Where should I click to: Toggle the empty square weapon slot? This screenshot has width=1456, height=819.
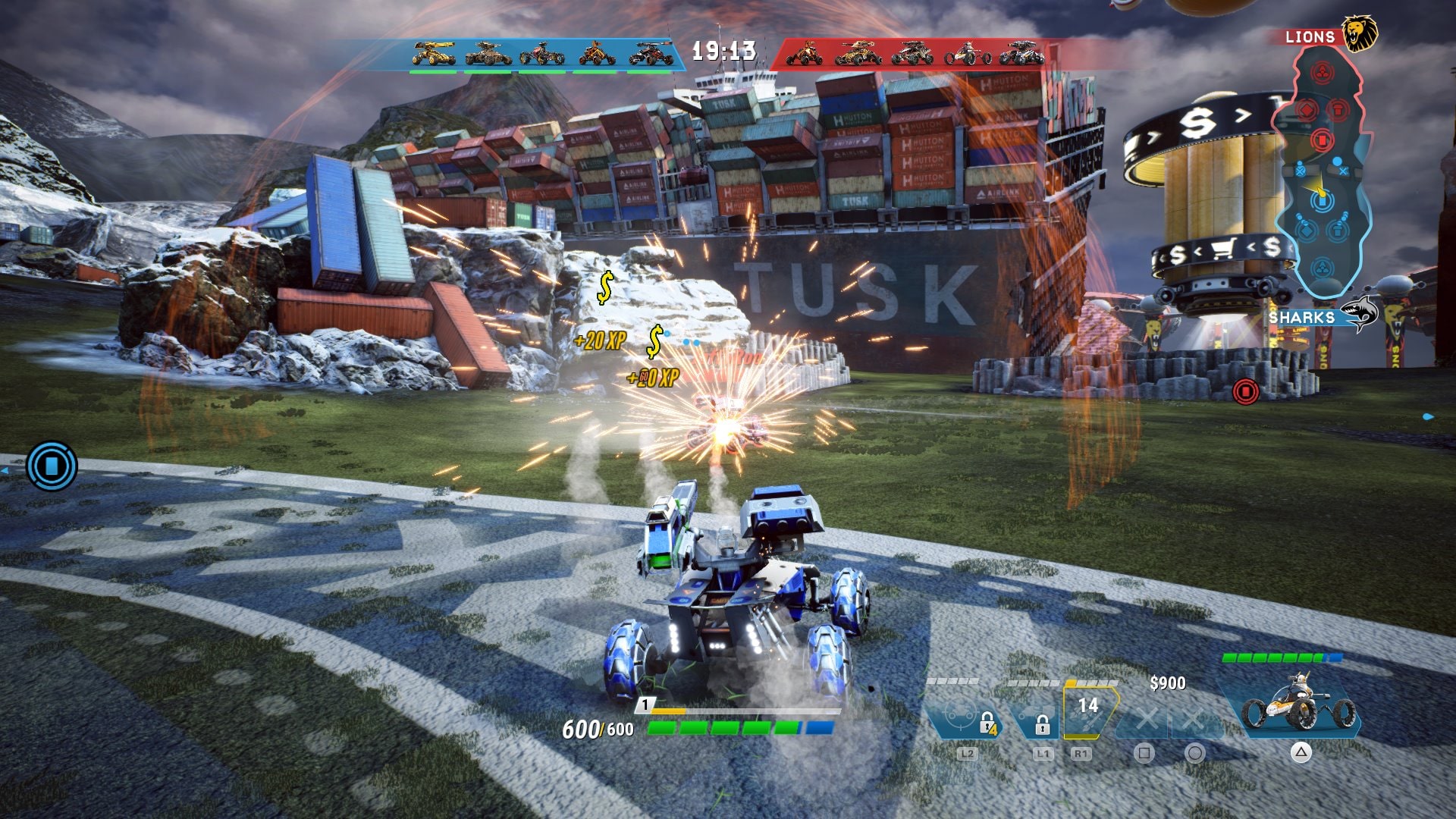pos(1147,720)
